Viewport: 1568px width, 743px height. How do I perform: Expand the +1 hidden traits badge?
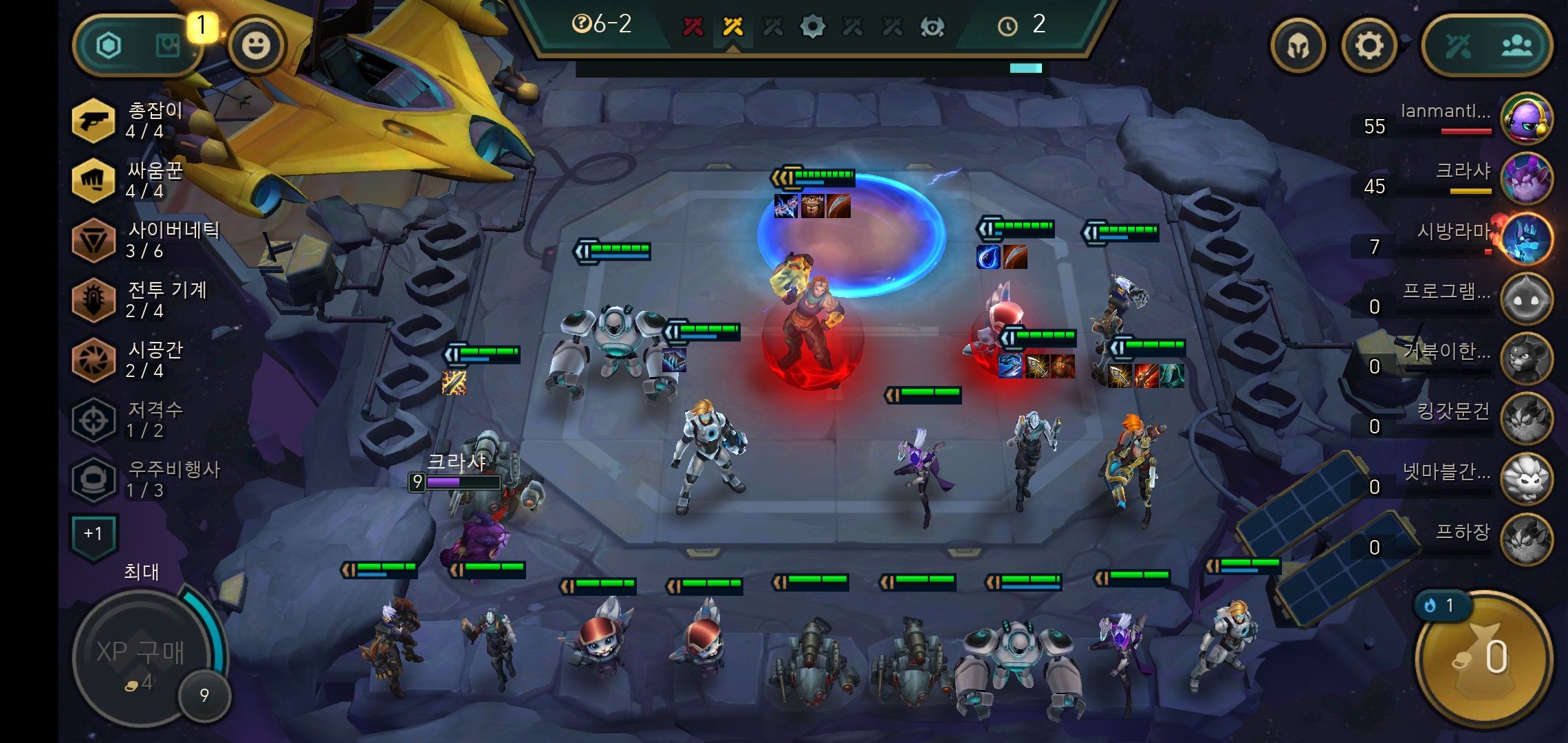pos(93,535)
